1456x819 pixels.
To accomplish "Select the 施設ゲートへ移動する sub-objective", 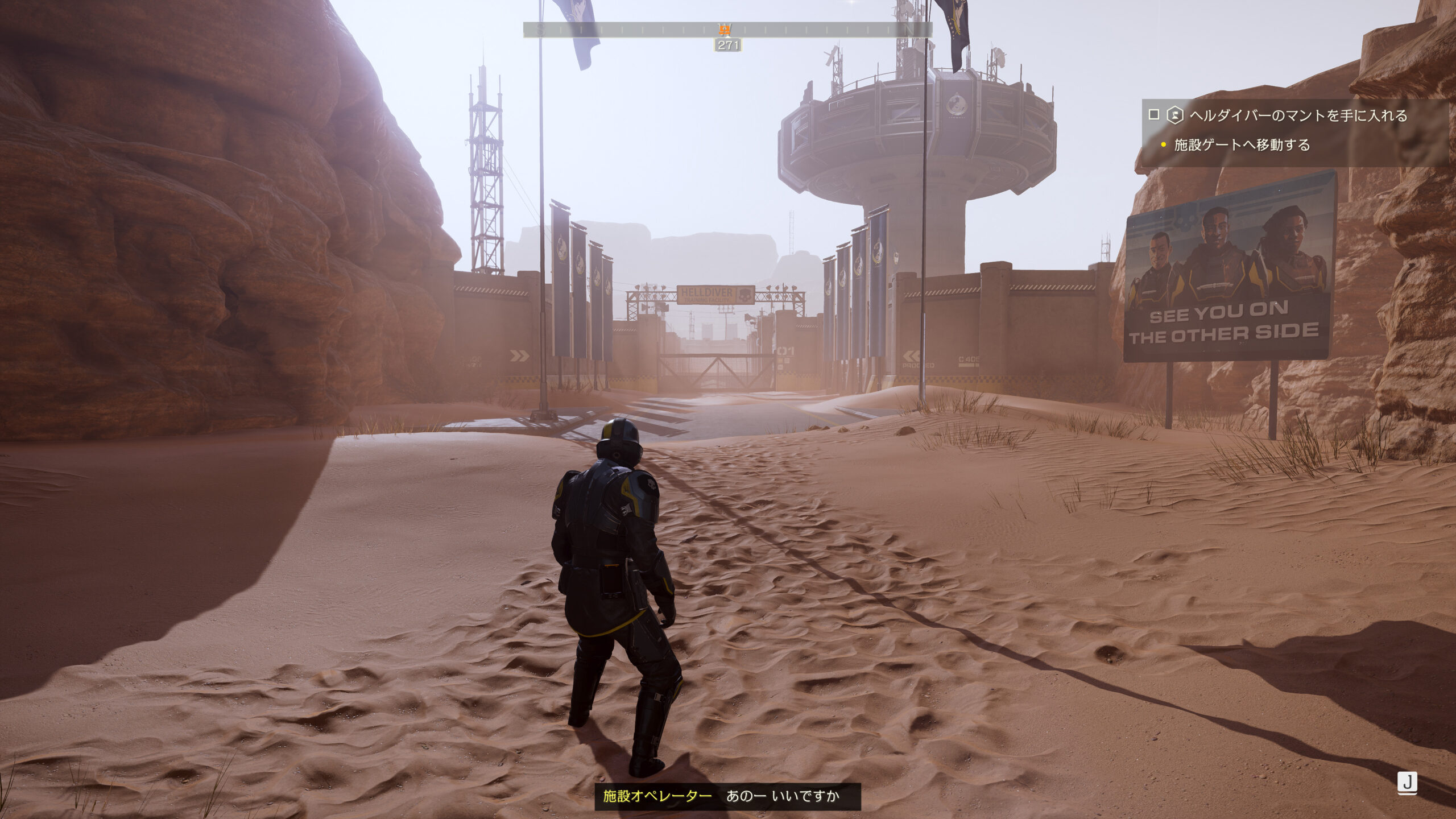I will point(1242,145).
